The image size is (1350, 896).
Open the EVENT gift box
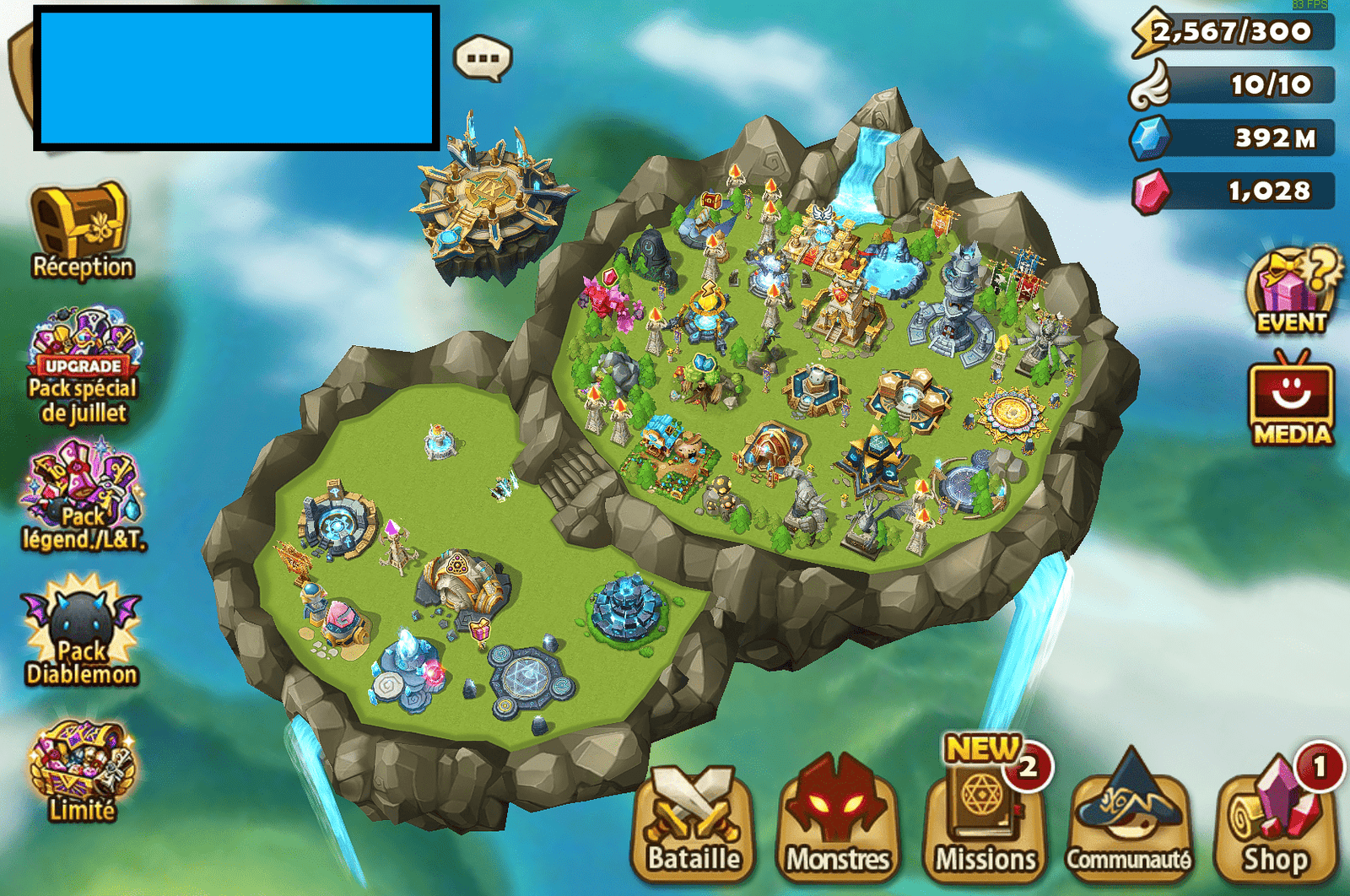pos(1292,291)
